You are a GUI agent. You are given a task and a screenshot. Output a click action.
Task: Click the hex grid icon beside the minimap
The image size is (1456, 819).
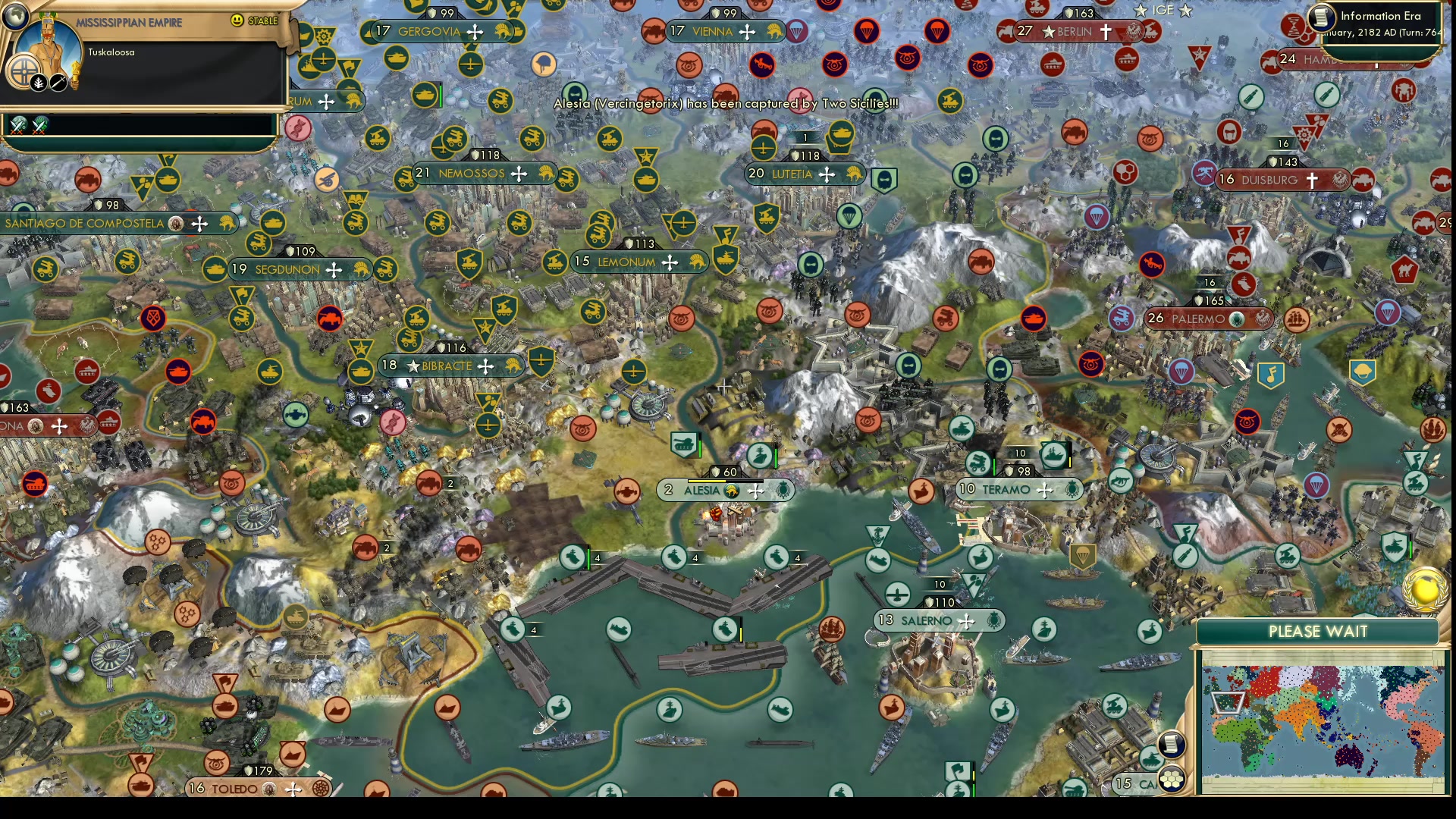tap(1172, 780)
